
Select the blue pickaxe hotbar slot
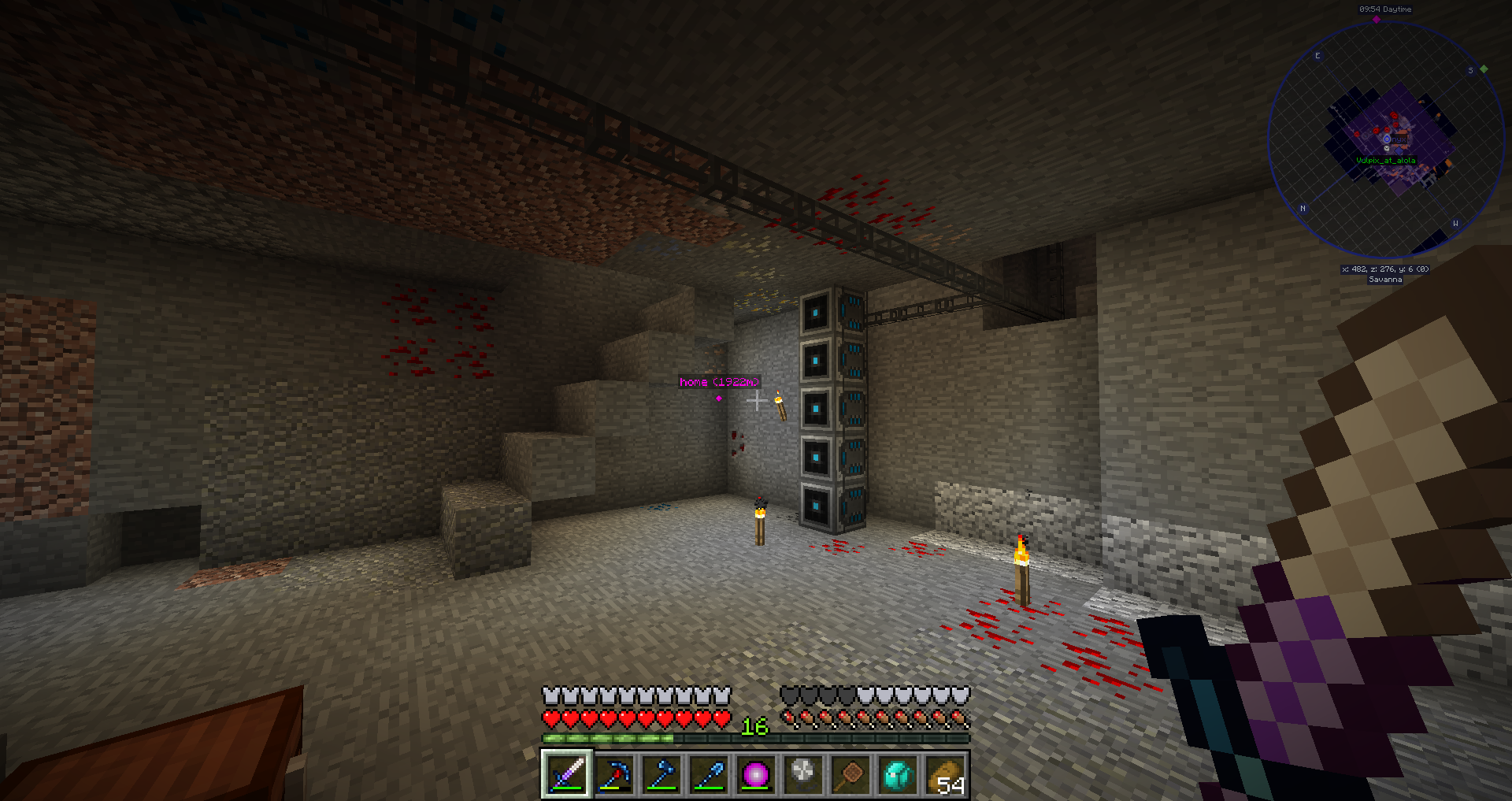click(x=614, y=774)
